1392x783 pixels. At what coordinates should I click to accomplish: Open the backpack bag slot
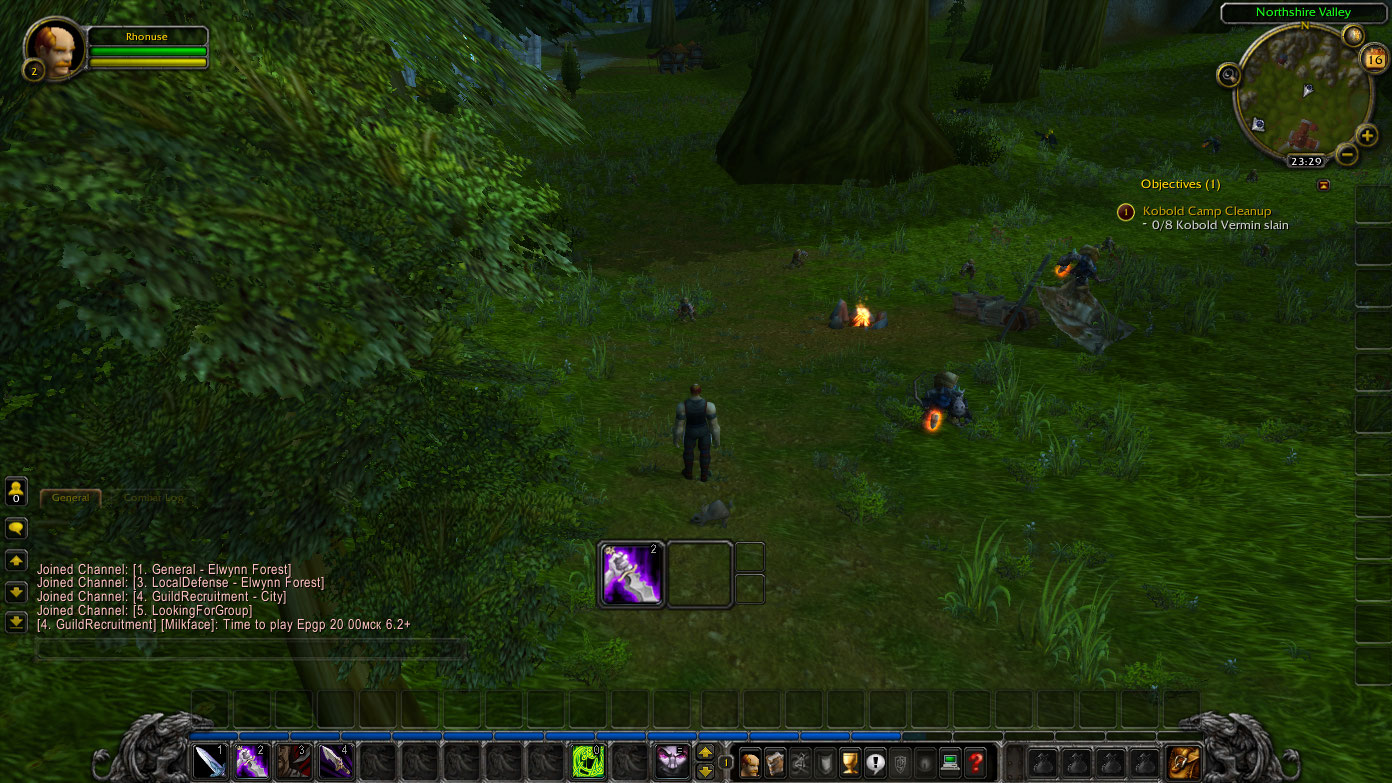point(1184,763)
